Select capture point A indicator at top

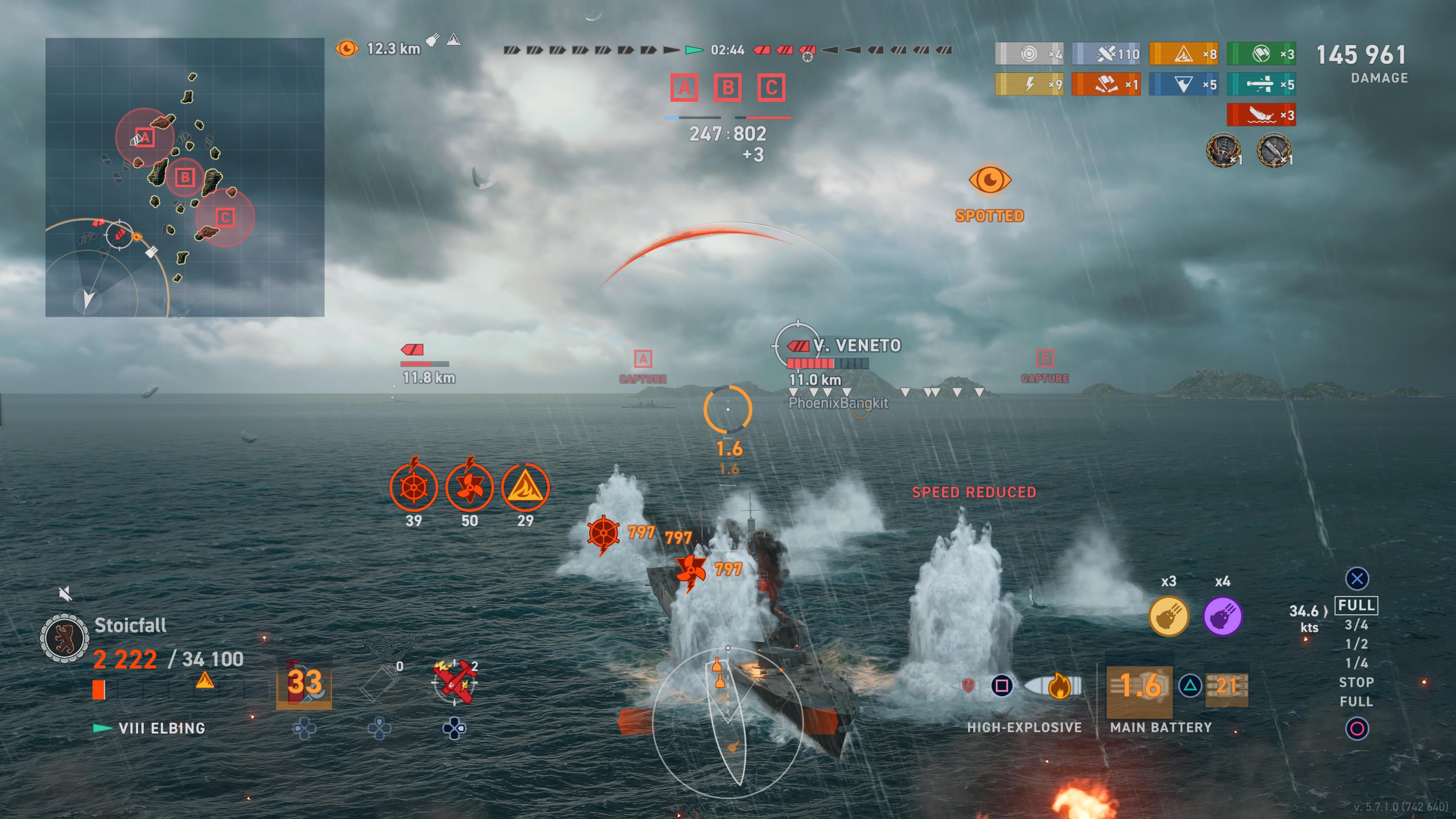click(x=684, y=88)
